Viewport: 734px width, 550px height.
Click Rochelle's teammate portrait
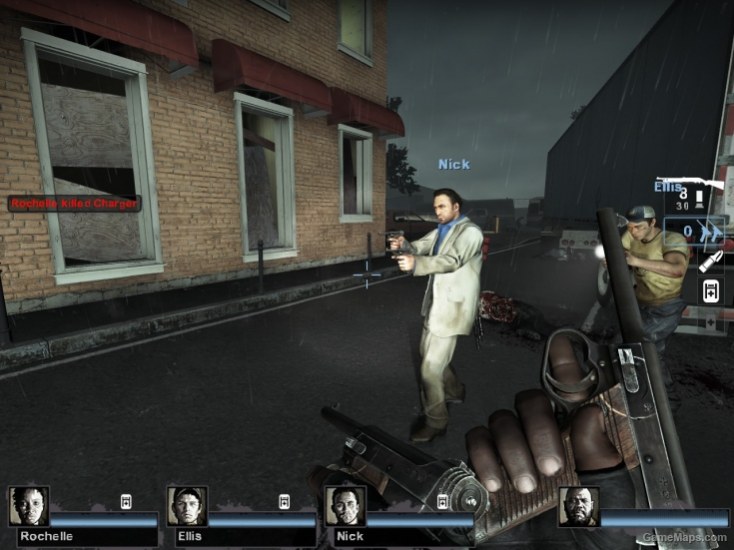pyautogui.click(x=28, y=506)
